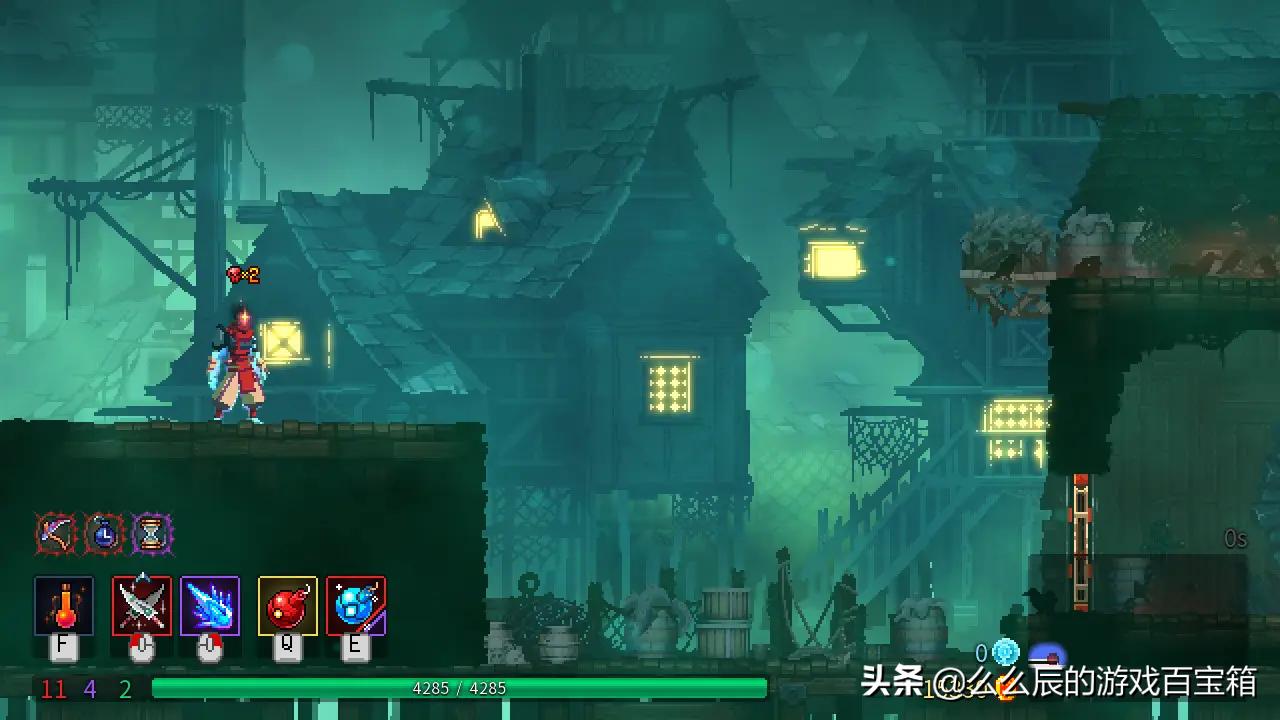
Task: Click the blue cells counter icon bottom right
Action: [1003, 651]
